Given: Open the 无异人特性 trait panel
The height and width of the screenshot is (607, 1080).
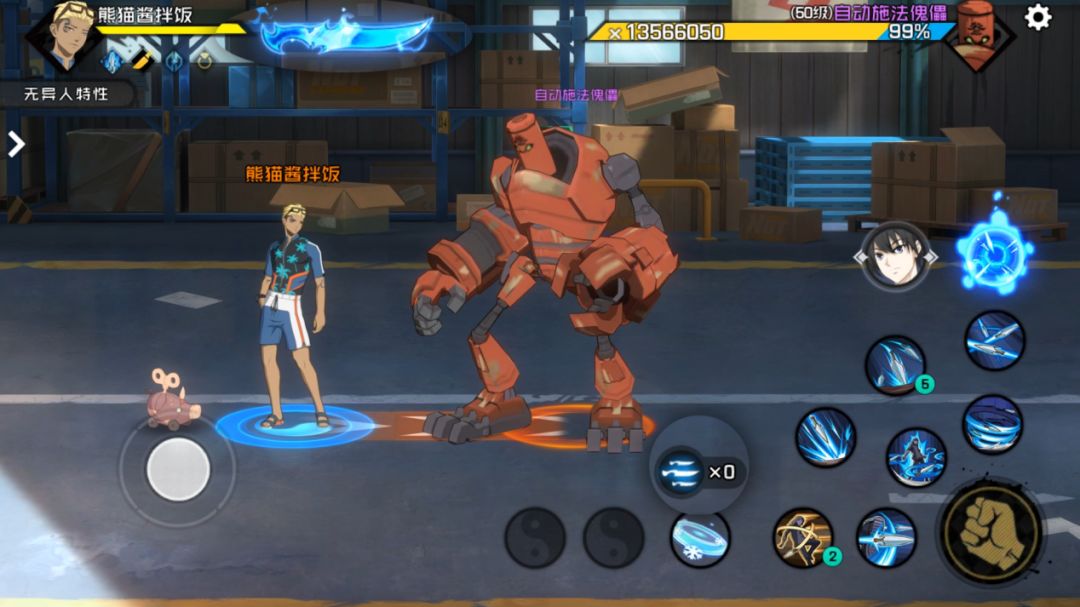Looking at the screenshot, I should point(66,94).
